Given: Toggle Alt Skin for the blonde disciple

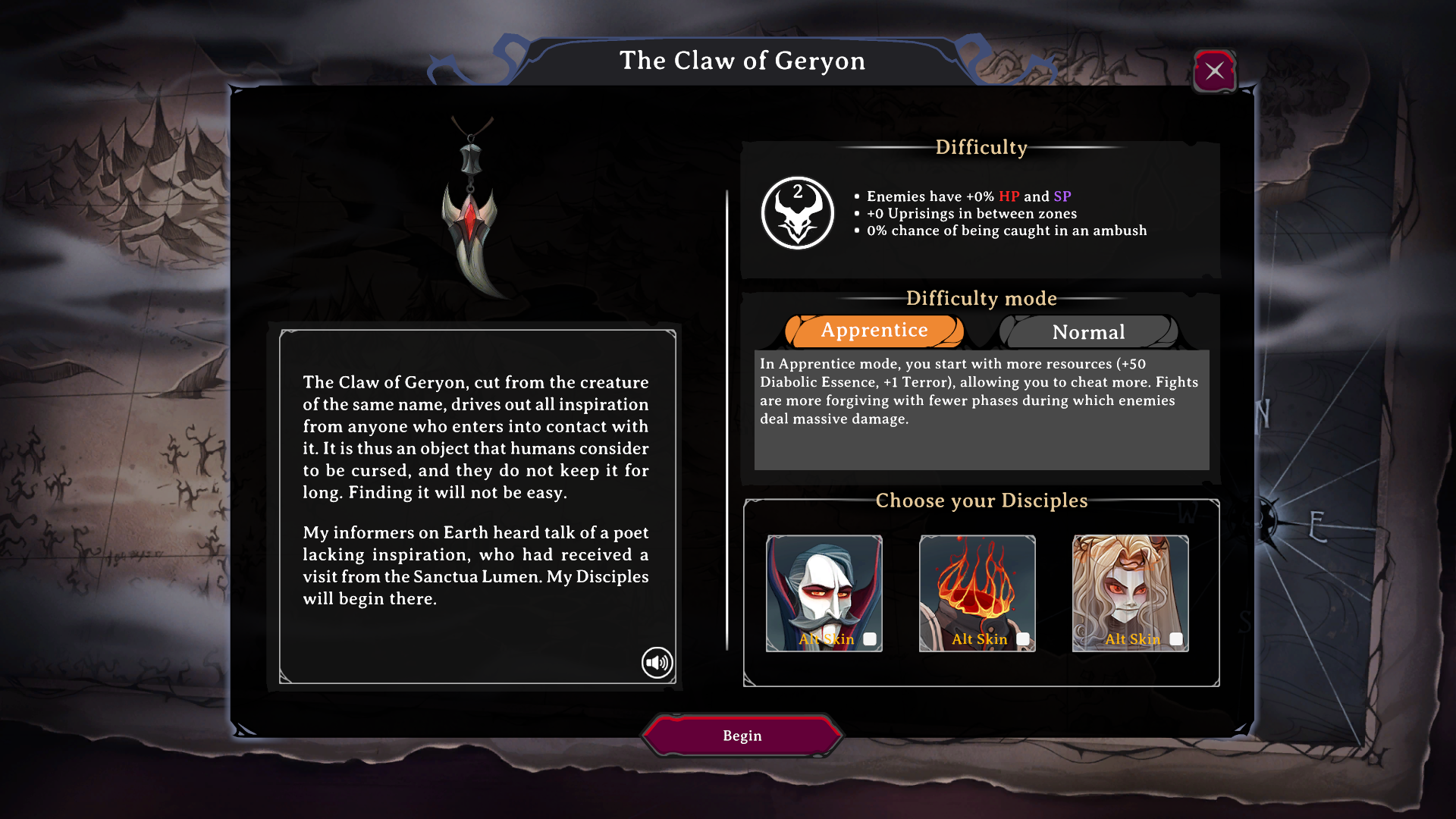Looking at the screenshot, I should [1176, 639].
